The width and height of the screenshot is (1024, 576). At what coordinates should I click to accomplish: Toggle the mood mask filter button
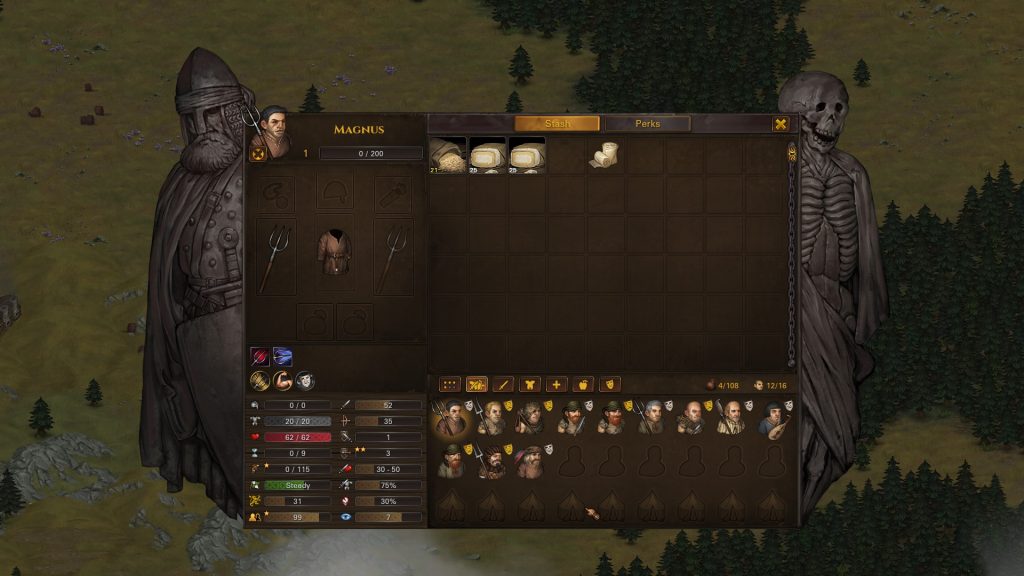[x=609, y=384]
